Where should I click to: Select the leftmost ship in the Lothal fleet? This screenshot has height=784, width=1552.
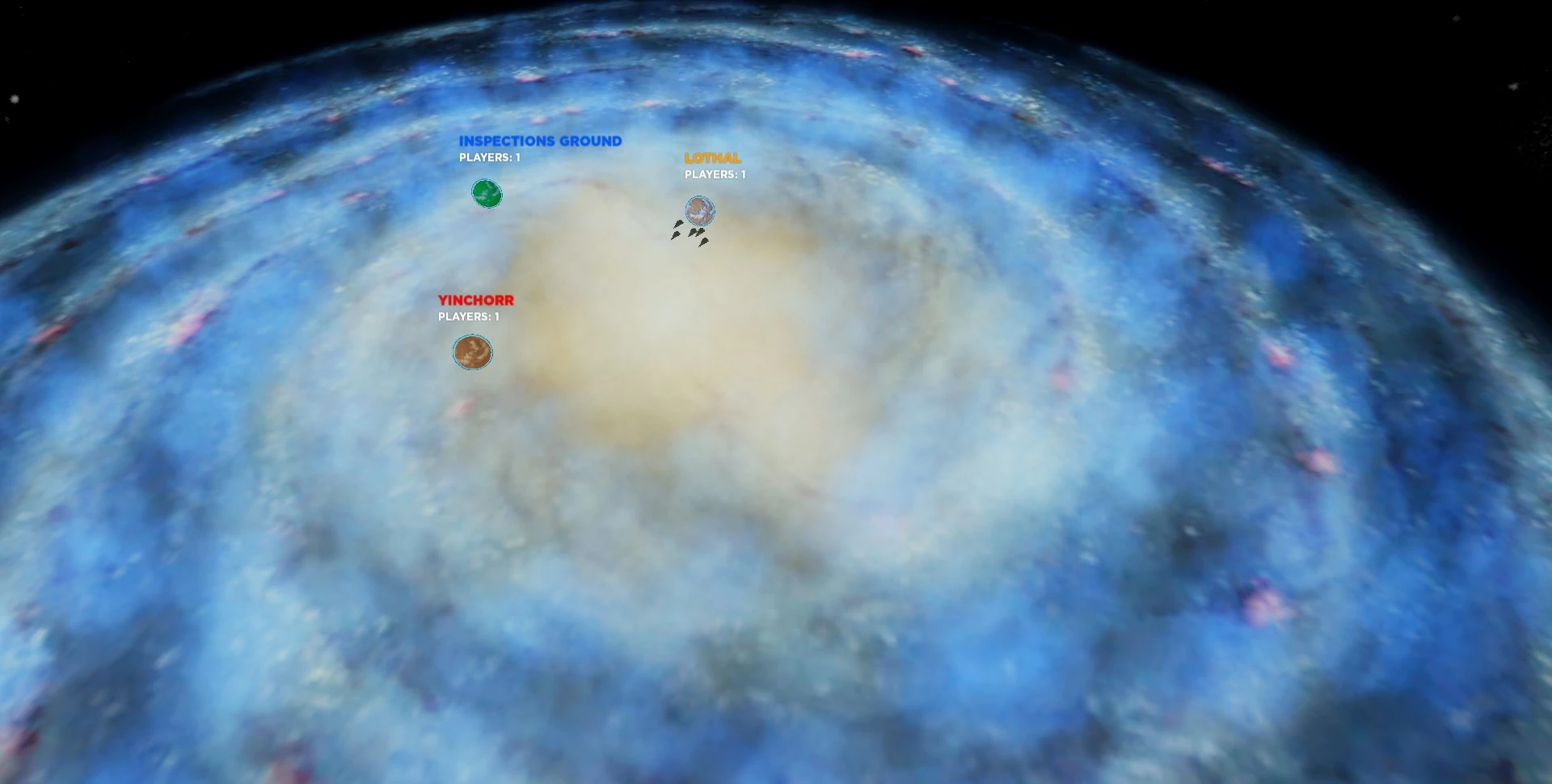pyautogui.click(x=676, y=234)
